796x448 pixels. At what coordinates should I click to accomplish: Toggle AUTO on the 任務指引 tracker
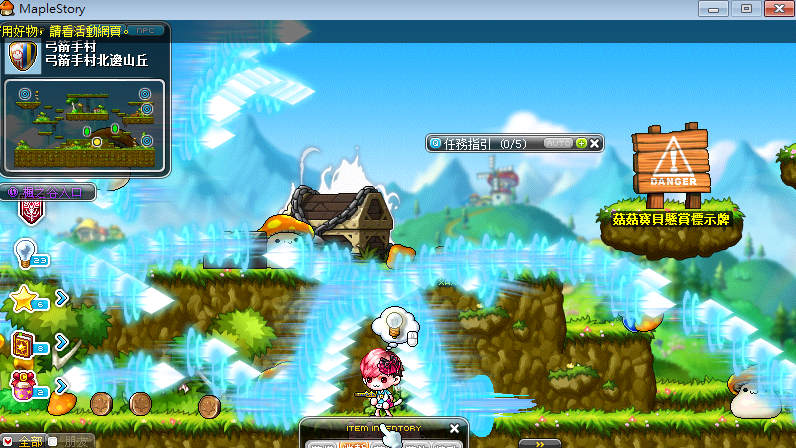[558, 143]
